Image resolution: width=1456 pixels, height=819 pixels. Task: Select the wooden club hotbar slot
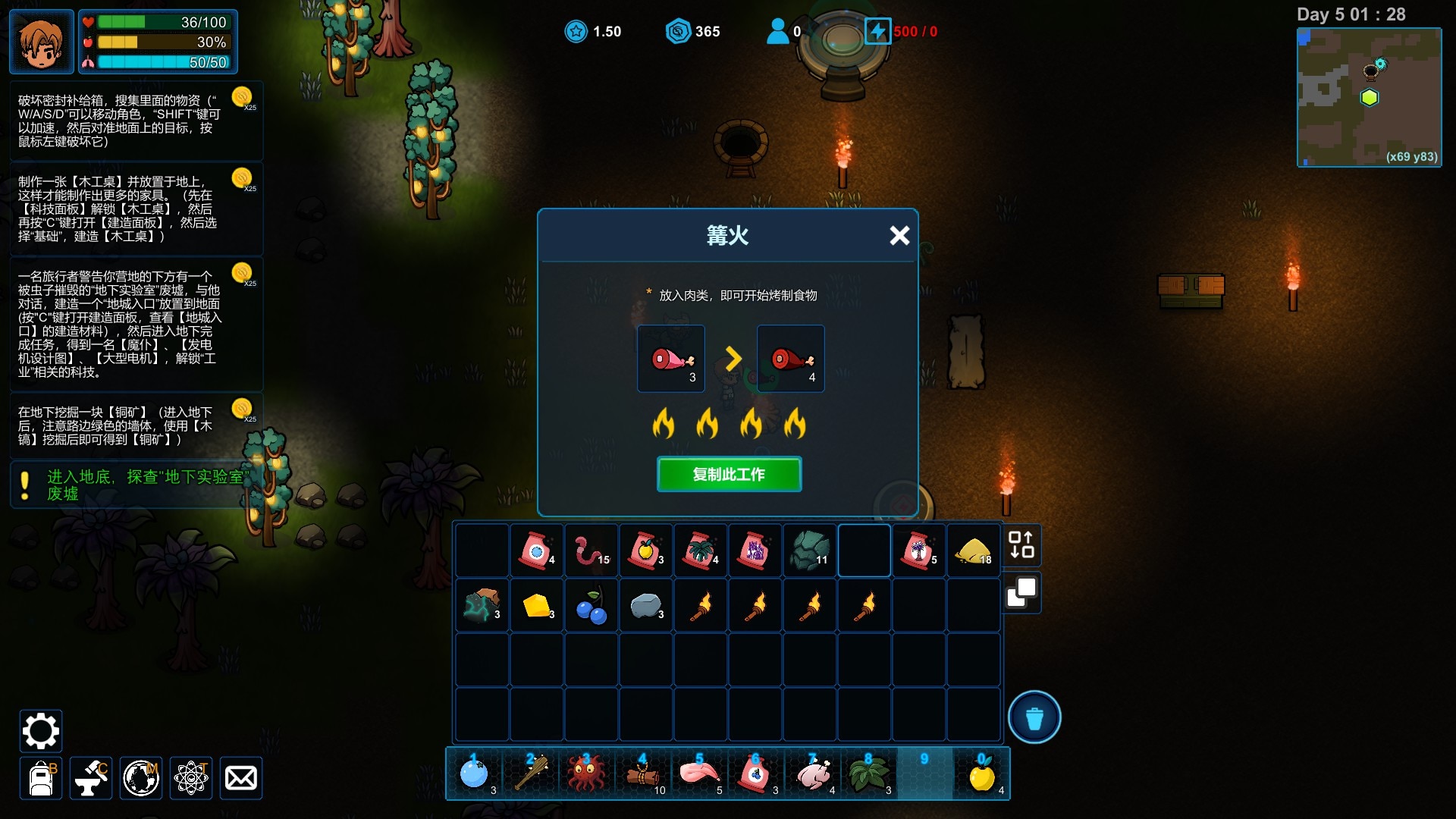531,774
